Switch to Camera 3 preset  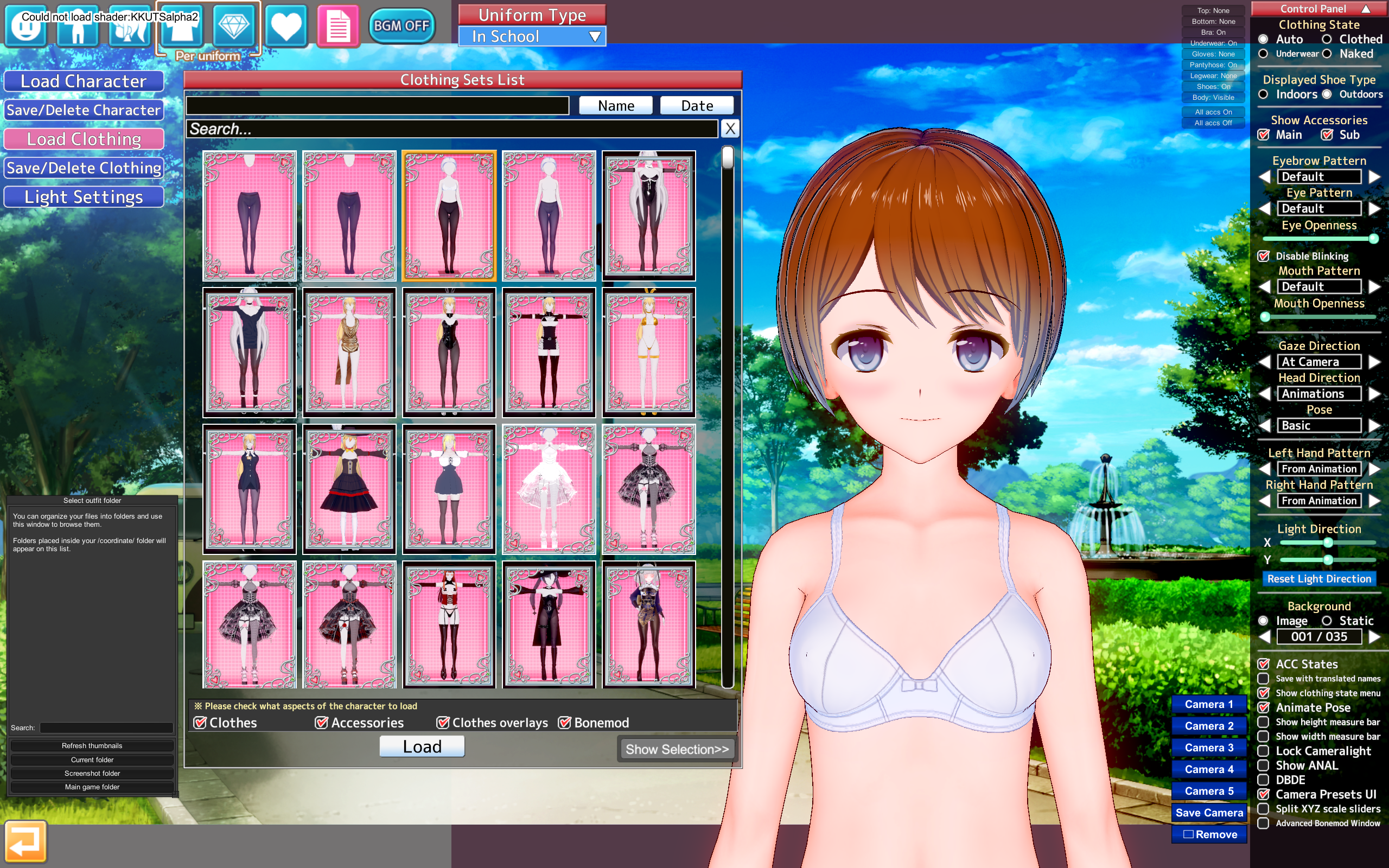coord(1209,748)
